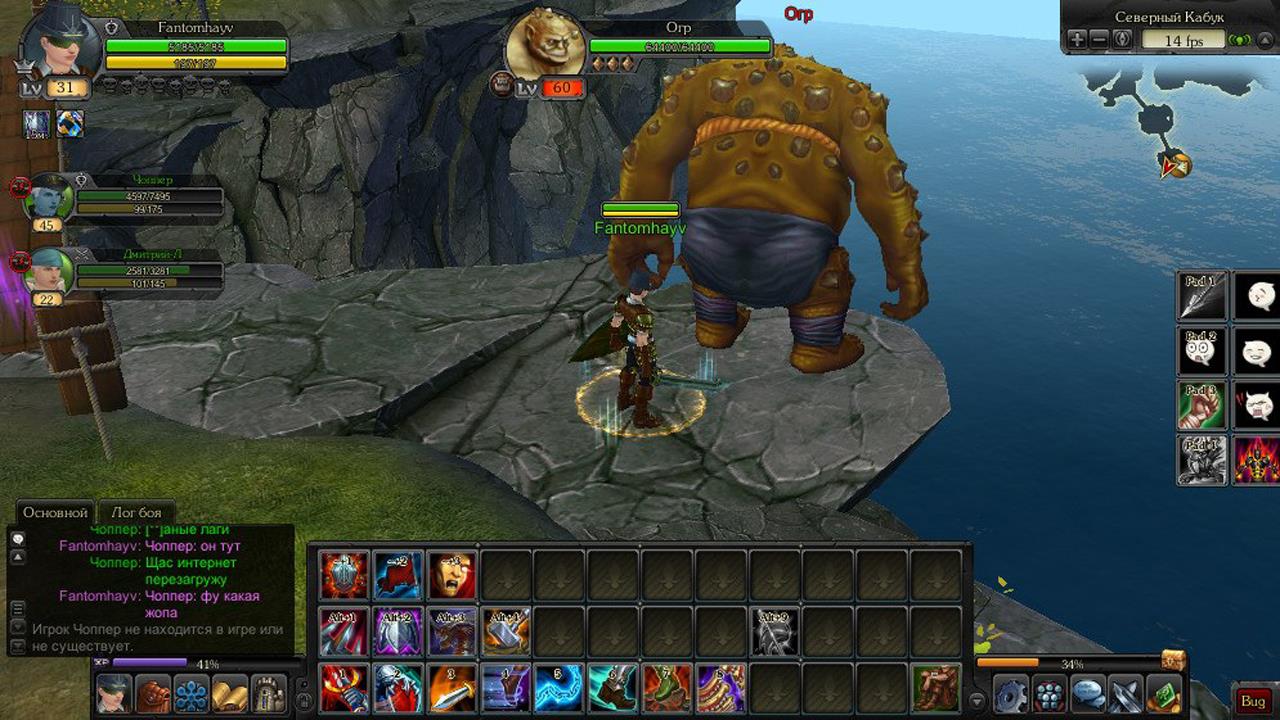Zoom out the minimap with minus button

[x=1099, y=39]
